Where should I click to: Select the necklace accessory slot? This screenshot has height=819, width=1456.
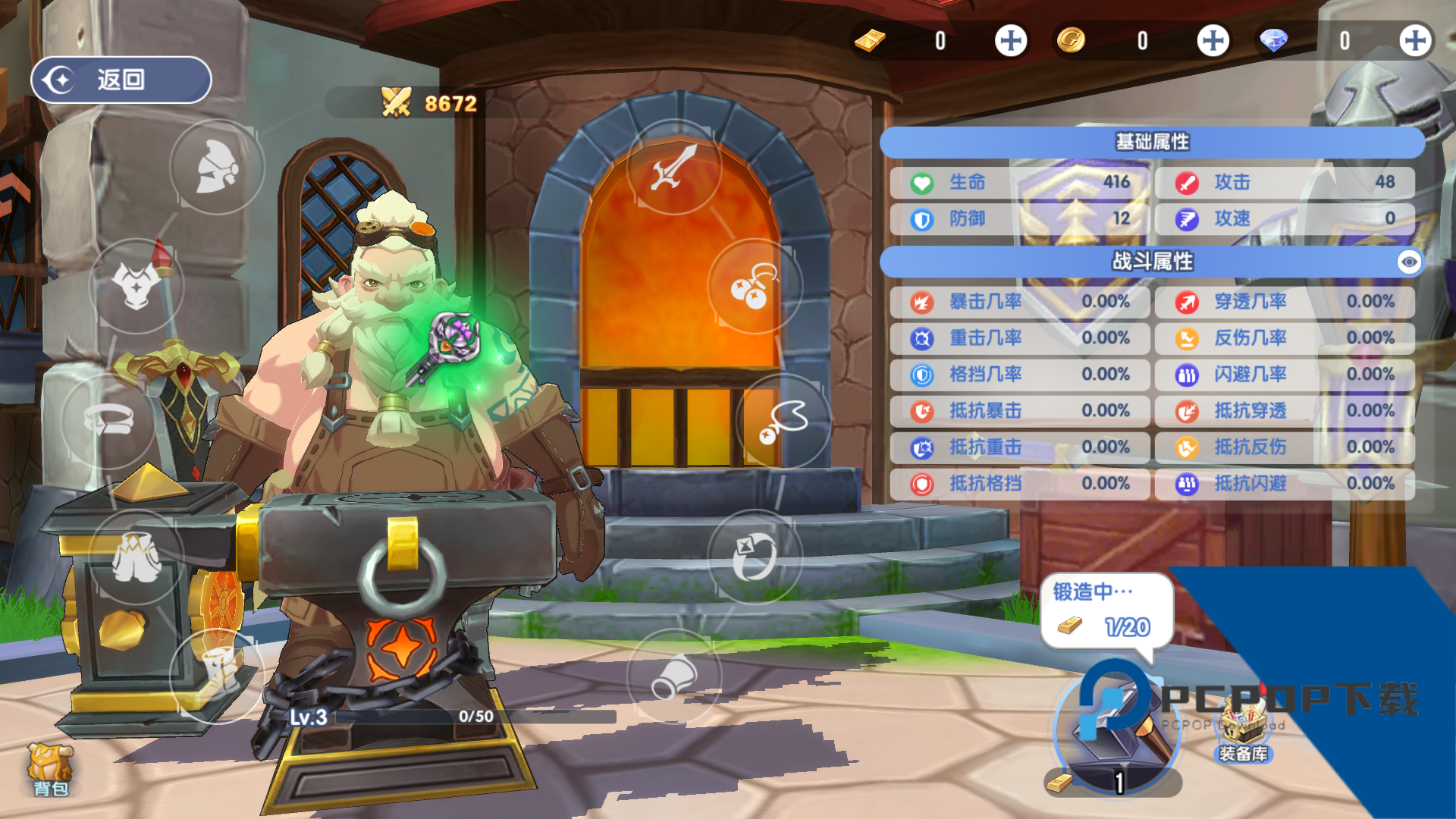(x=783, y=421)
